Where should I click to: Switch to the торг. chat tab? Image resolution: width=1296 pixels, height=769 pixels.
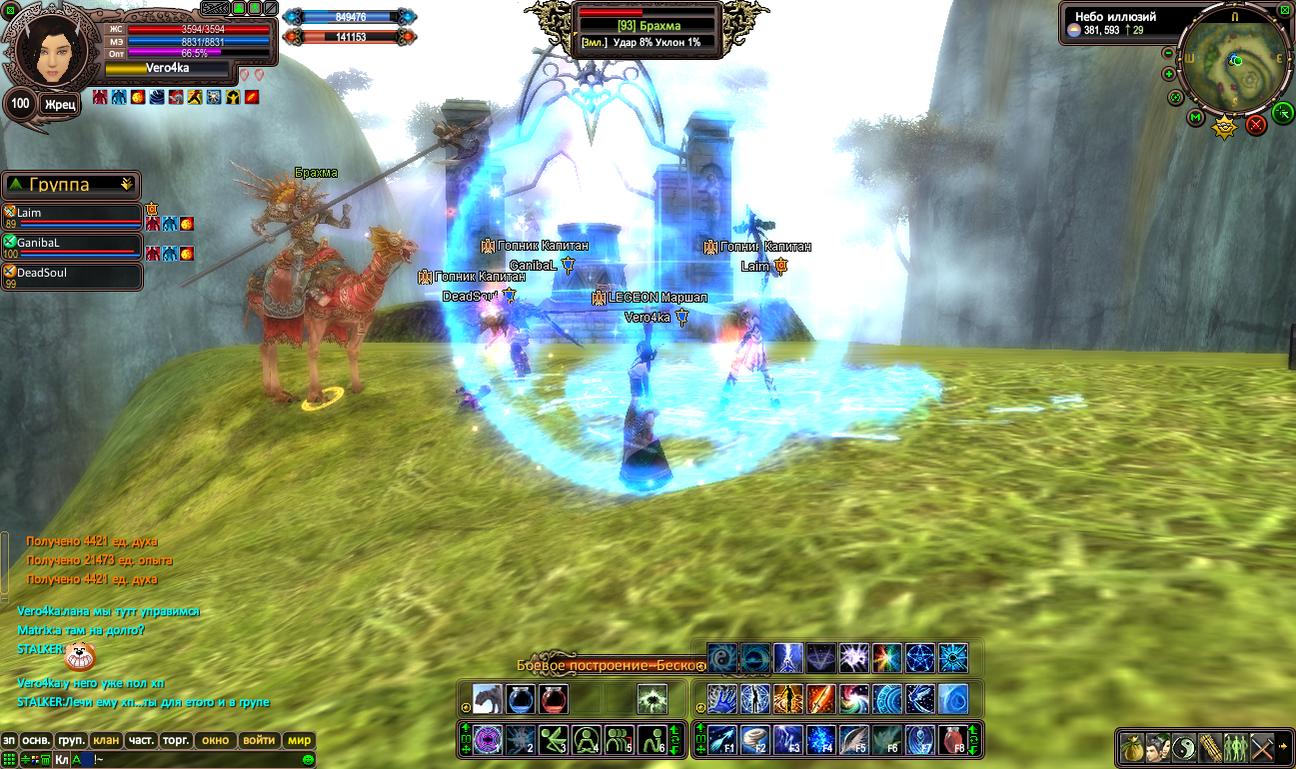pyautogui.click(x=176, y=741)
